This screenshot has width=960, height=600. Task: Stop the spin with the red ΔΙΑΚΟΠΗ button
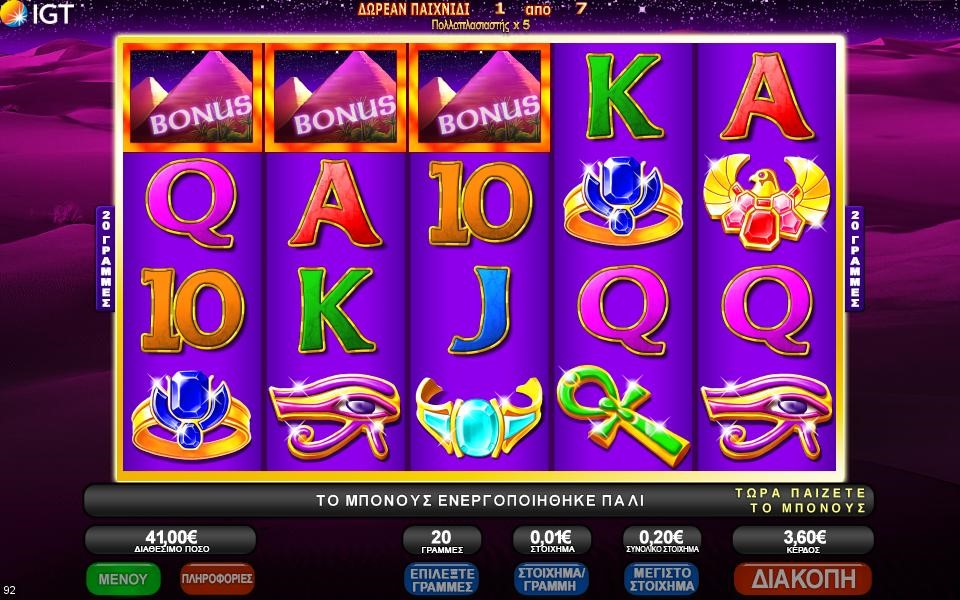point(803,578)
